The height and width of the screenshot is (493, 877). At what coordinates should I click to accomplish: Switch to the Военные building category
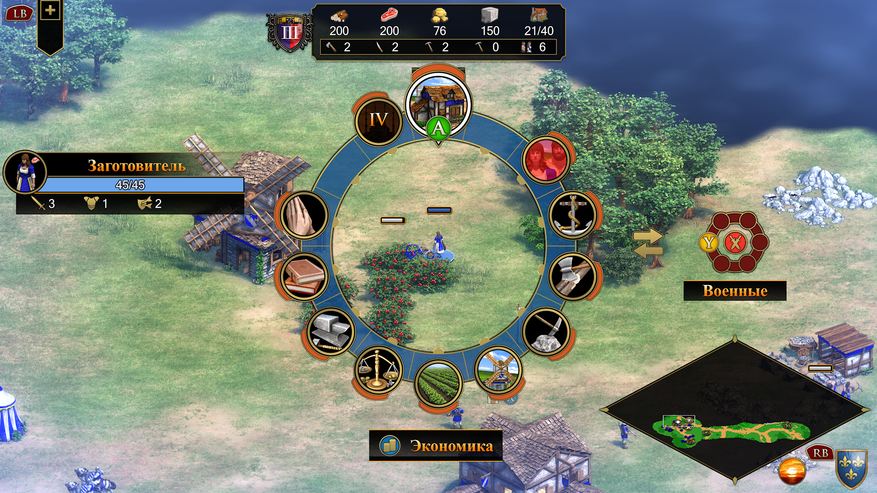point(735,291)
